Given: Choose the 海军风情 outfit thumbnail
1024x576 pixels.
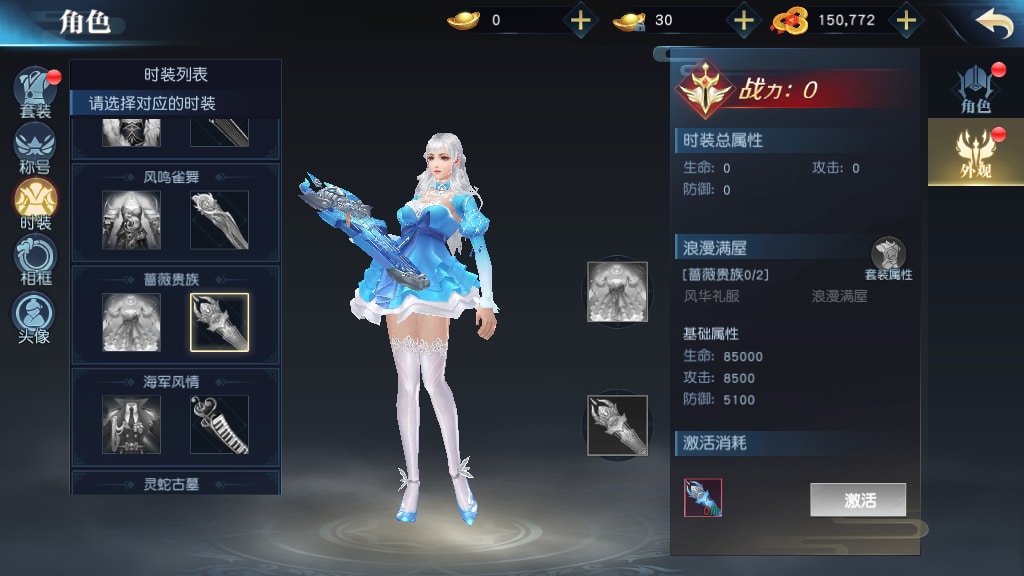Looking at the screenshot, I should (131, 424).
